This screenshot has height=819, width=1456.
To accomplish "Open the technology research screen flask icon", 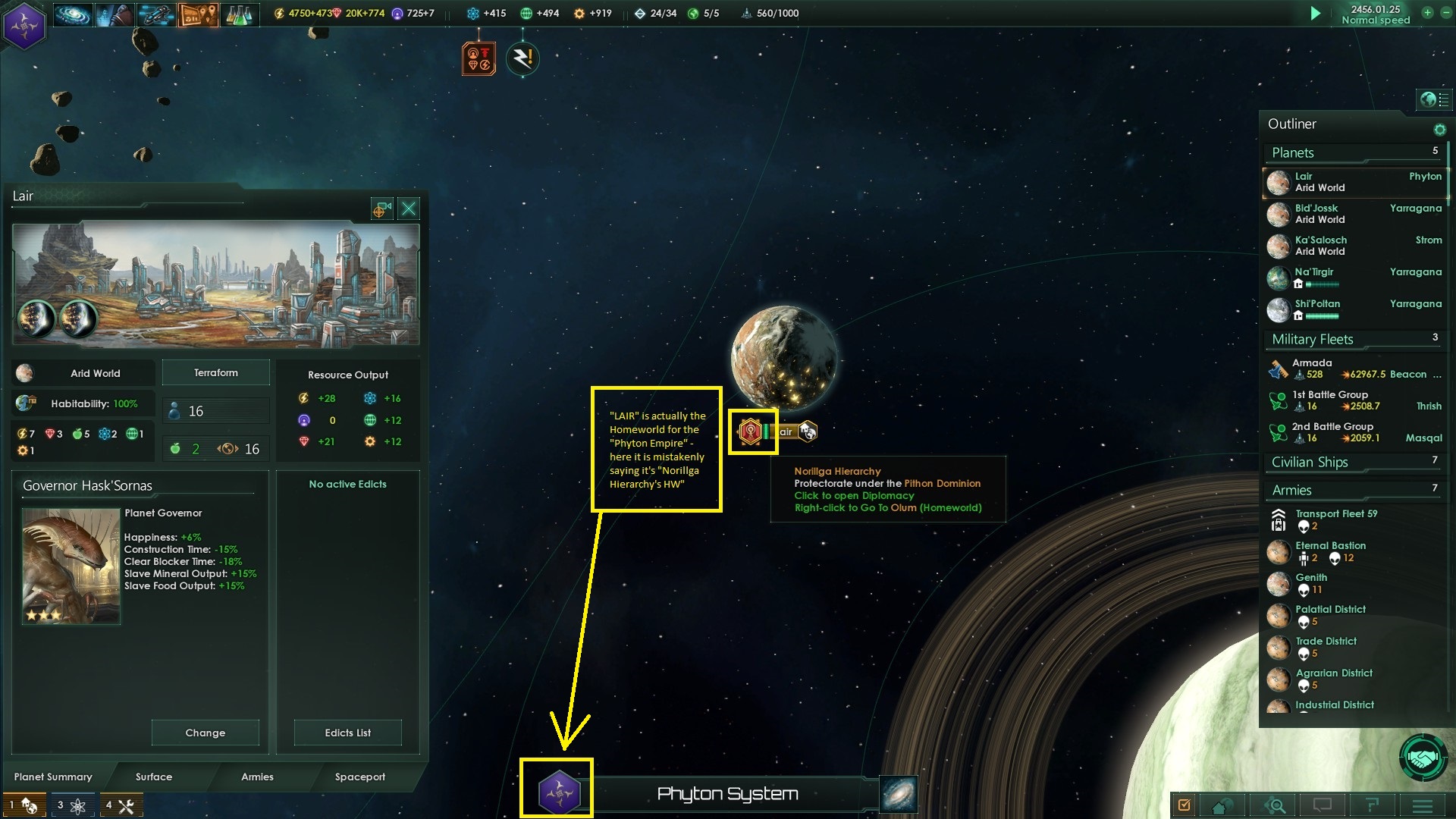I will click(241, 14).
